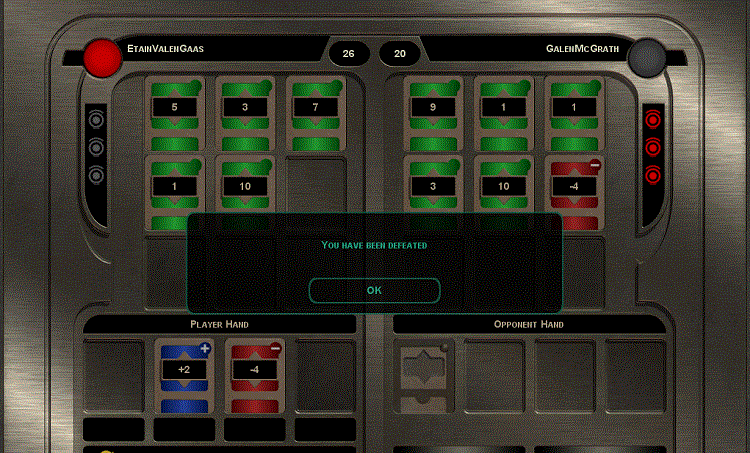
Task: Choose the red -4 card on opponent's table
Action: pyautogui.click(x=574, y=187)
